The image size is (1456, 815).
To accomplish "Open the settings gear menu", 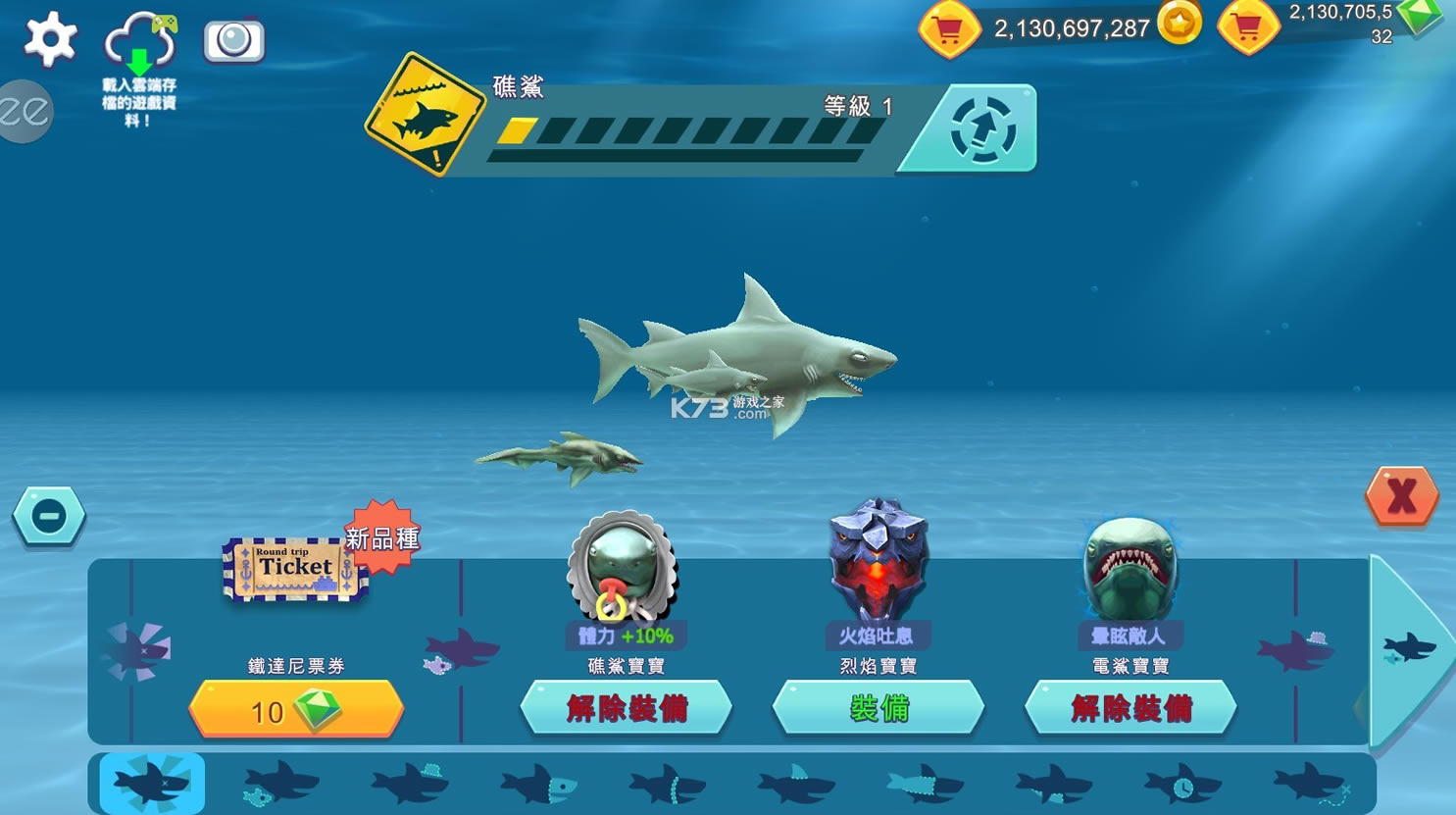I will point(50,40).
